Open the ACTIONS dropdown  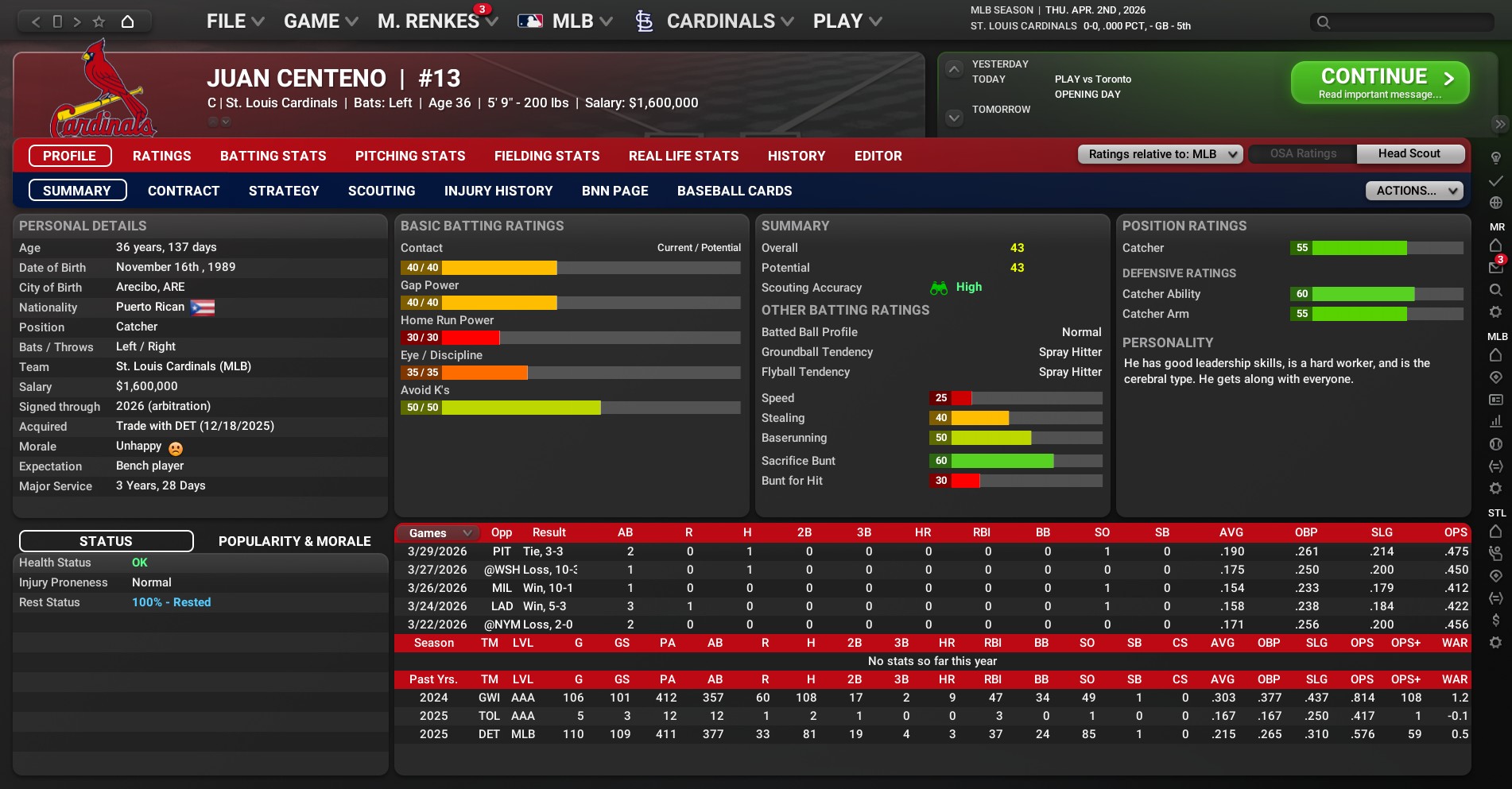[1413, 191]
